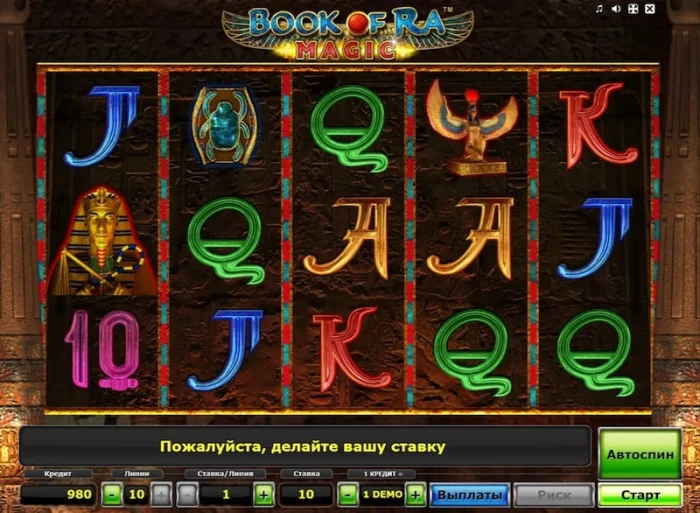700x513 pixels.
Task: Activate the Автоспин autoplay button
Action: [639, 454]
